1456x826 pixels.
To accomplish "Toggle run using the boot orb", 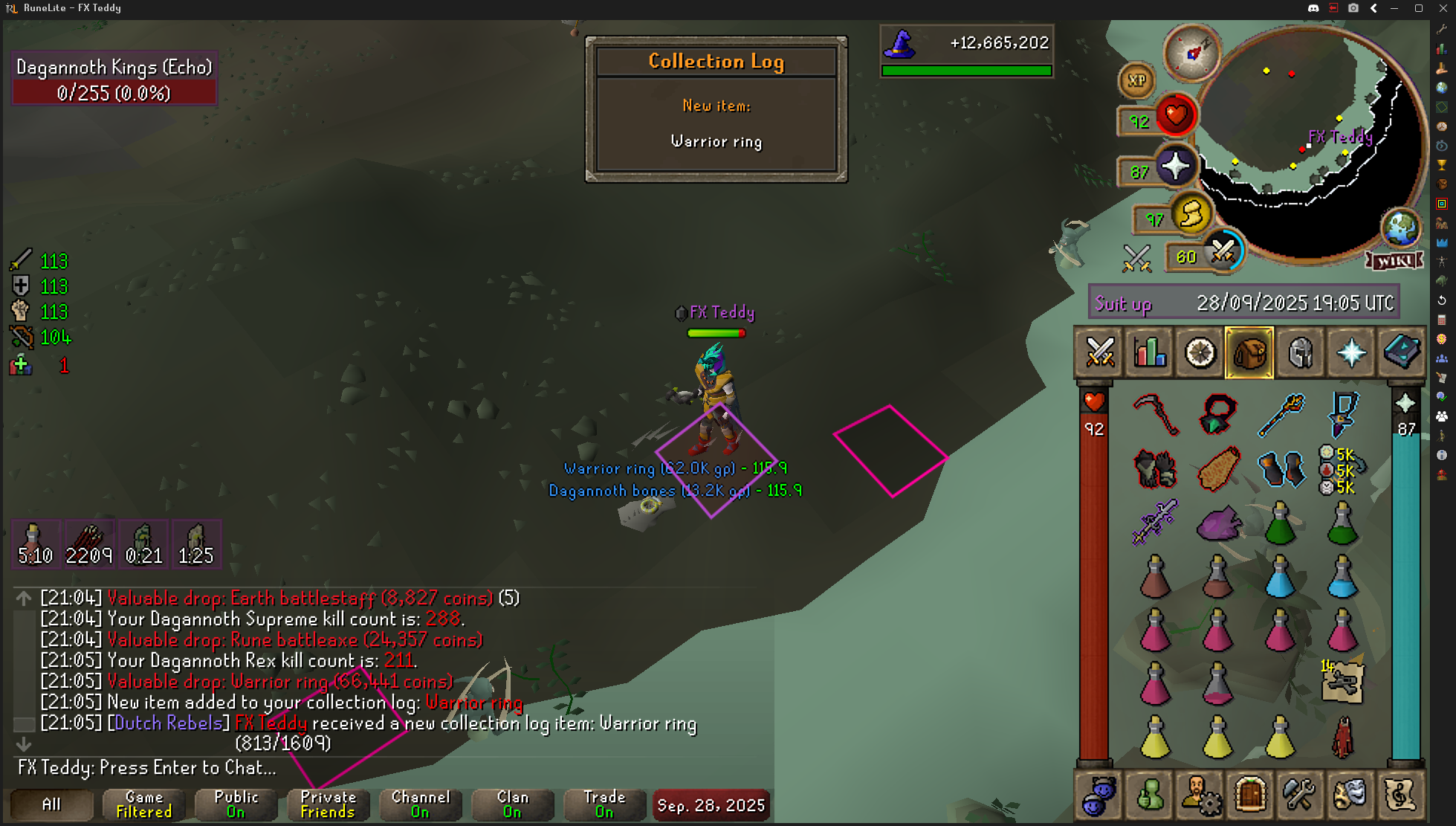I will (1191, 216).
